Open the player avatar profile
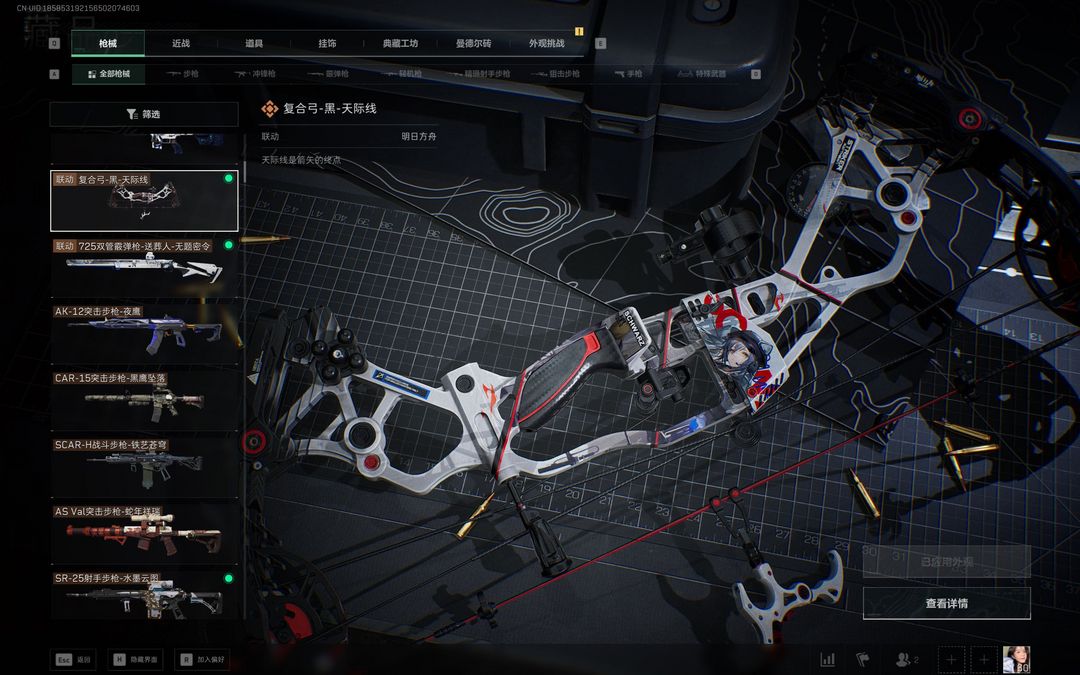 (1016, 659)
